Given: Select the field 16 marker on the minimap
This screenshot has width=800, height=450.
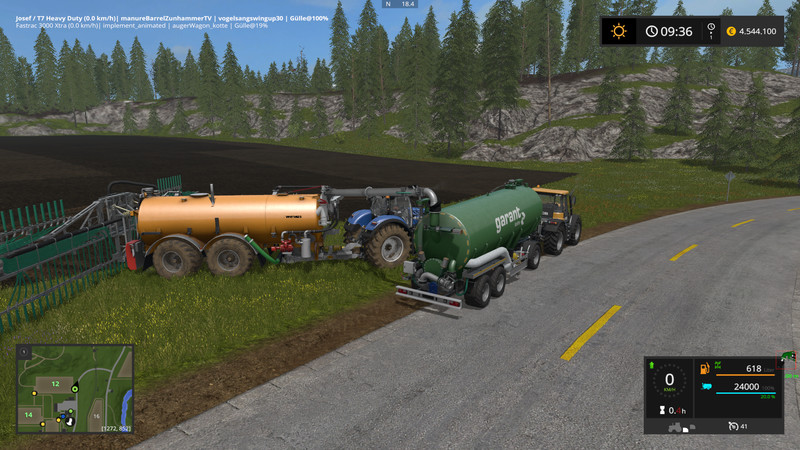Looking at the screenshot, I should (x=97, y=414).
